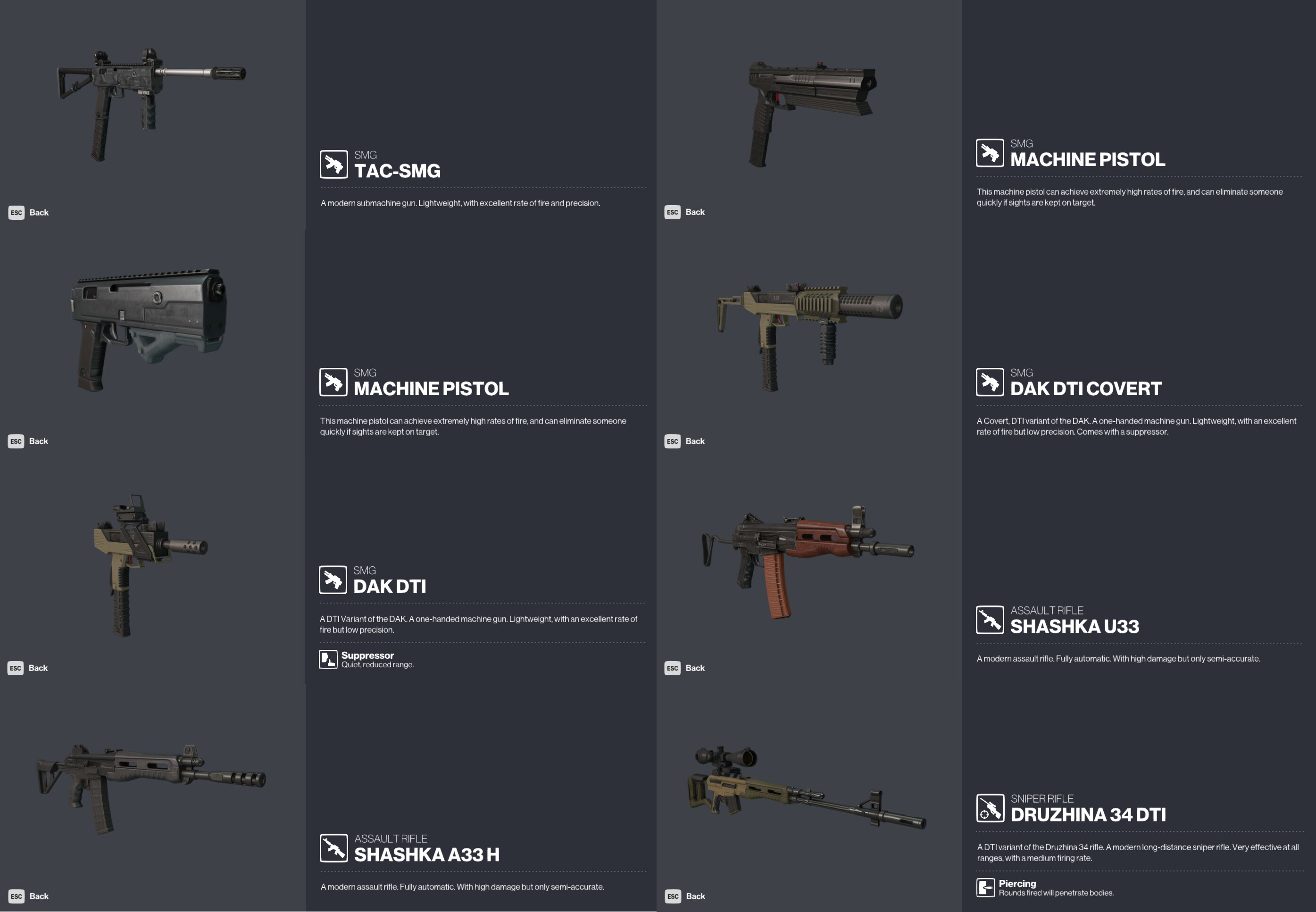Click the SMG icon next to DAK DTI
This screenshot has width=1316, height=912.
pyautogui.click(x=333, y=578)
